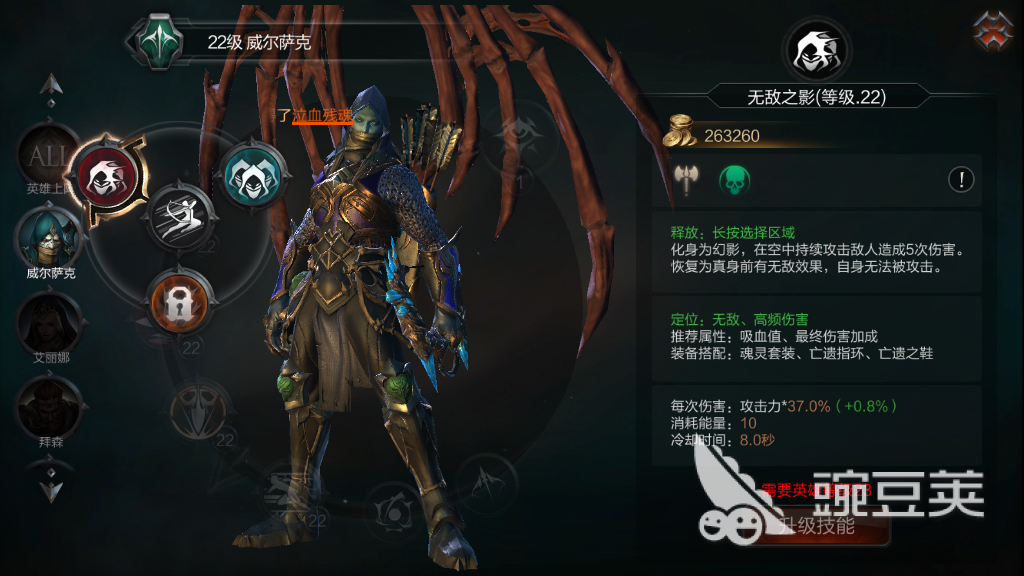Show all heroes with the ALL button
The height and width of the screenshot is (576, 1024).
pyautogui.click(x=48, y=154)
